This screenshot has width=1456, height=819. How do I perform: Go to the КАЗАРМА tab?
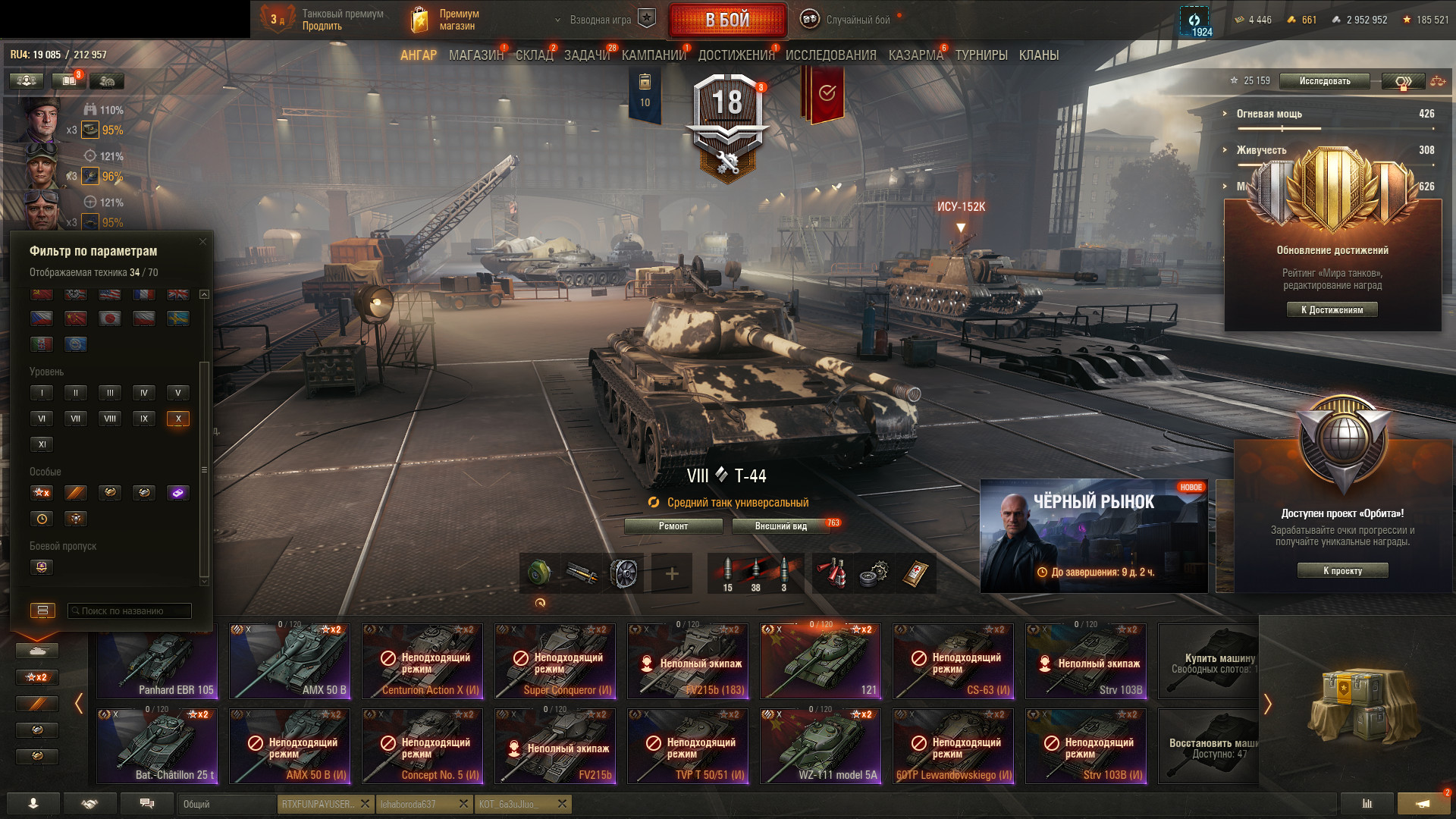(915, 55)
